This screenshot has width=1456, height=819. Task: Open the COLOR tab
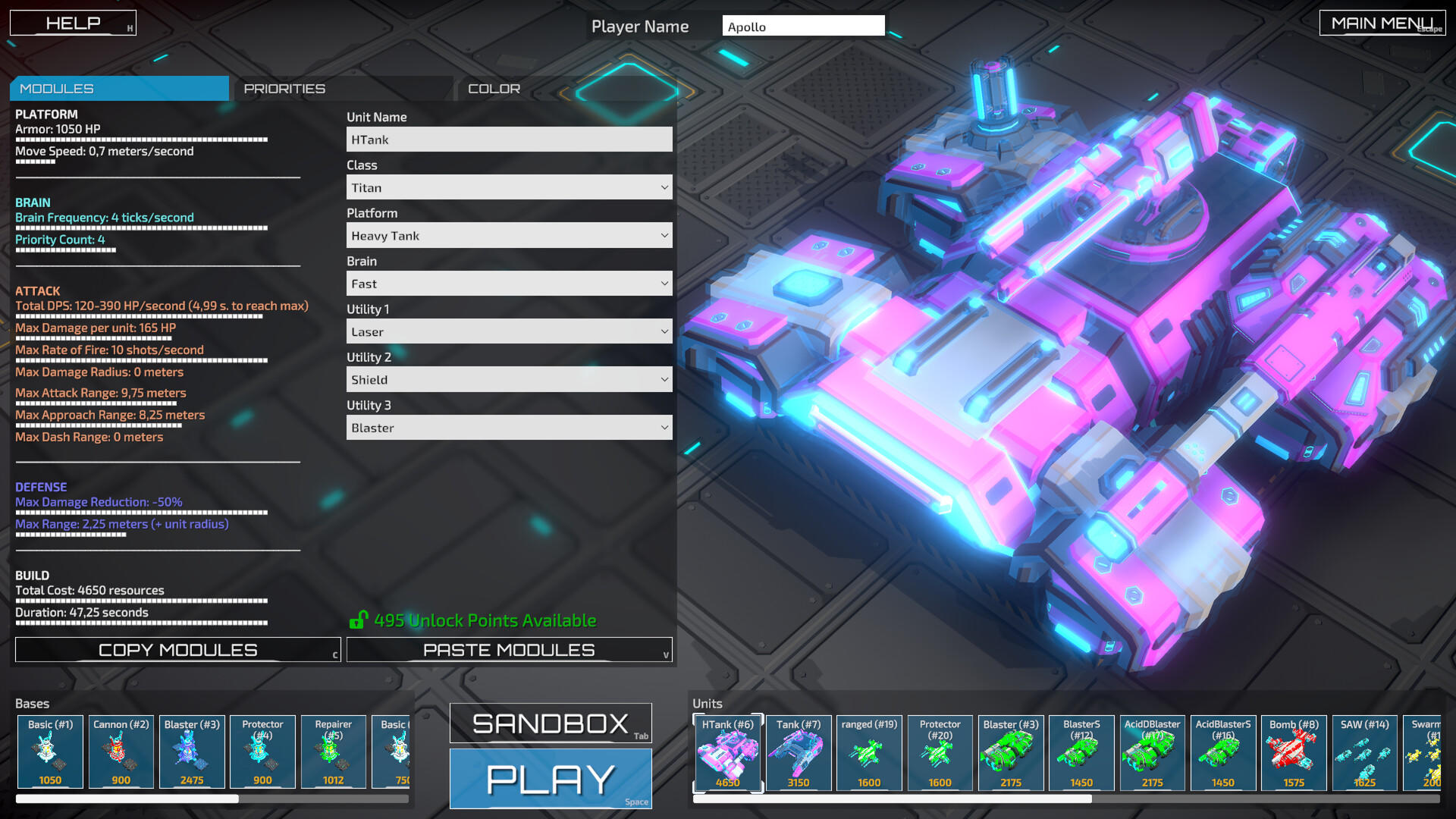(494, 88)
